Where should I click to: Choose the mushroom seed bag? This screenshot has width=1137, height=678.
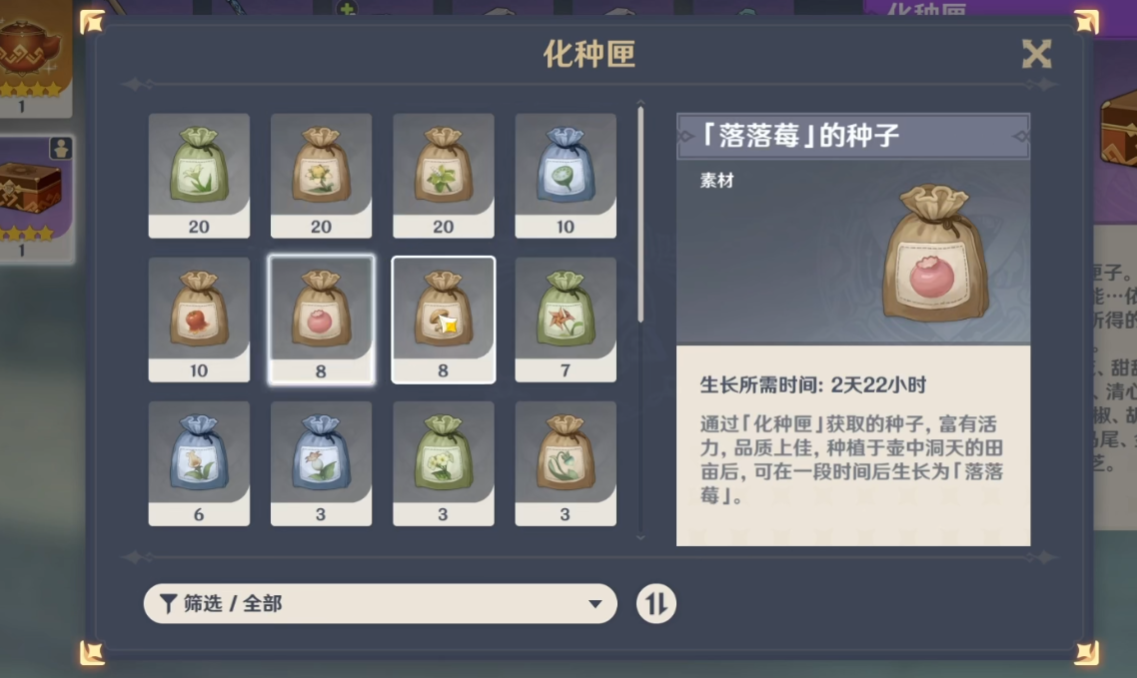click(443, 319)
